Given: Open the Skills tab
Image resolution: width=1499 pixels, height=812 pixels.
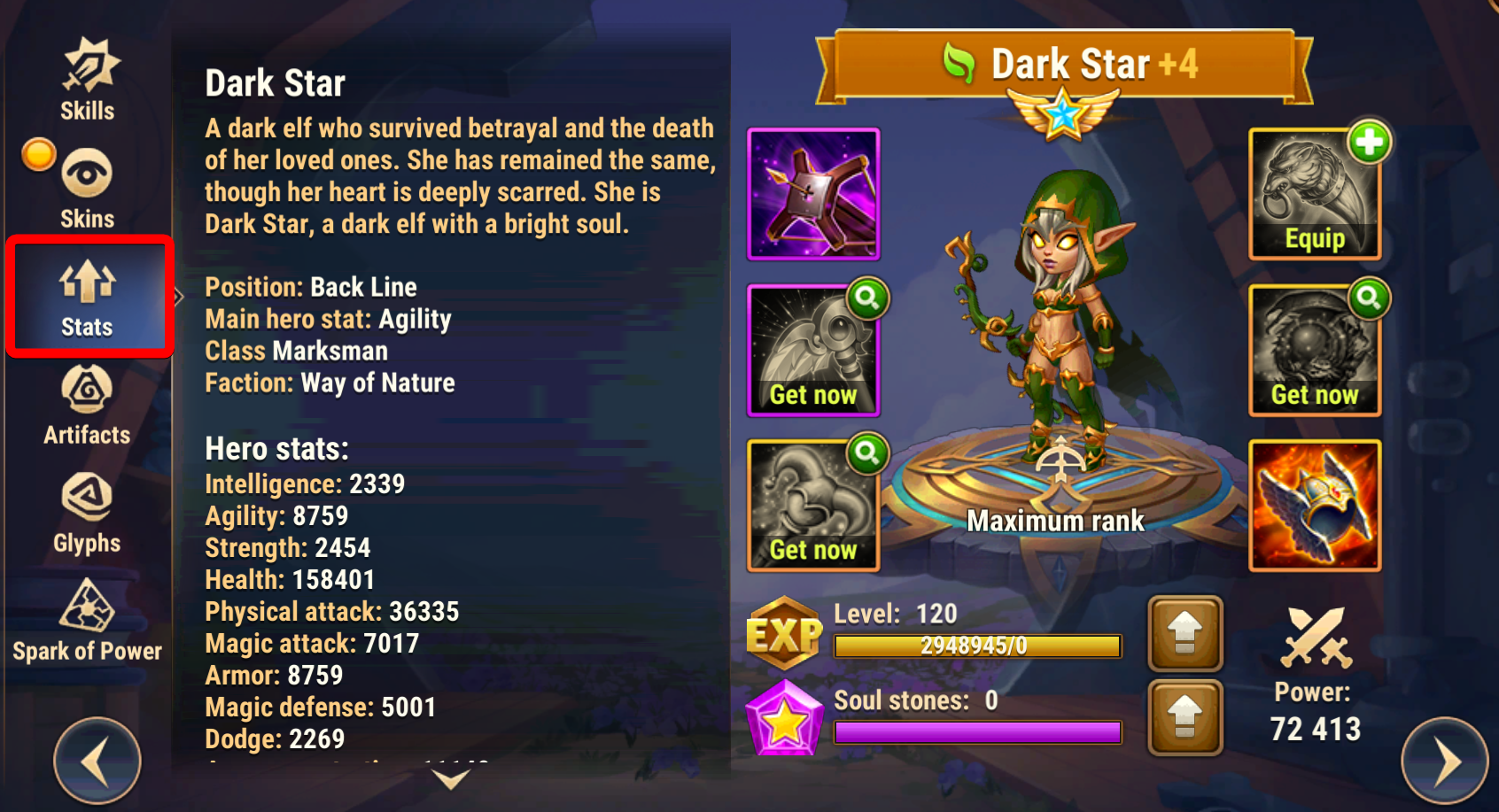Looking at the screenshot, I should (88, 80).
